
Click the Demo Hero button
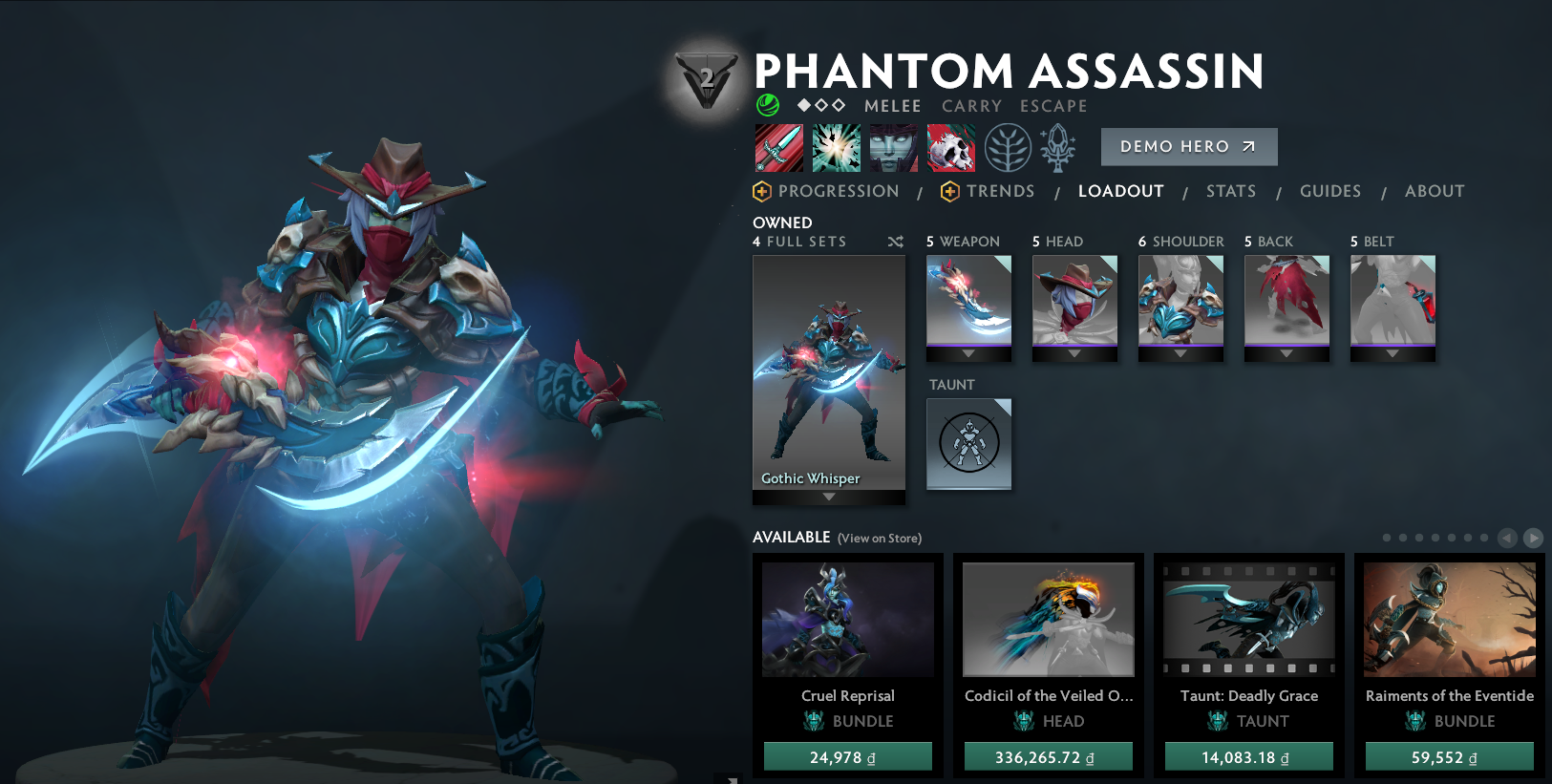point(1188,146)
